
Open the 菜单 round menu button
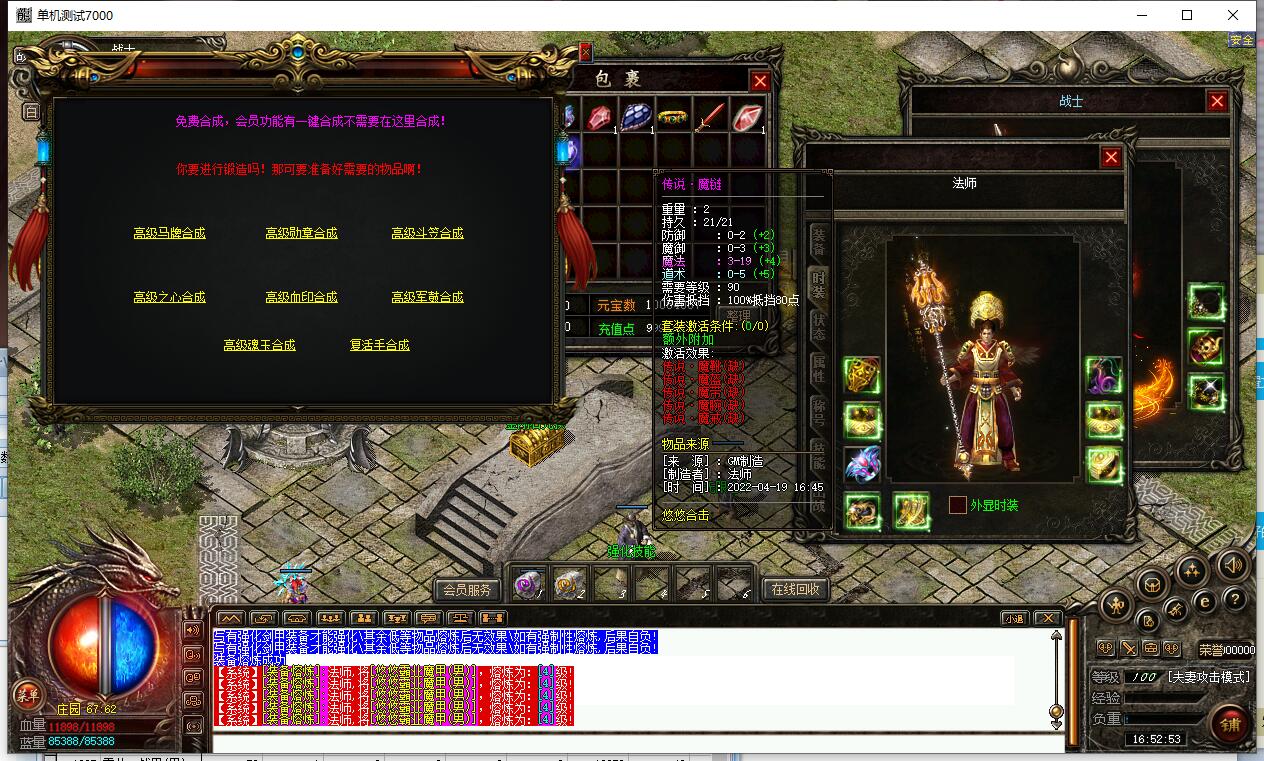pyautogui.click(x=27, y=695)
